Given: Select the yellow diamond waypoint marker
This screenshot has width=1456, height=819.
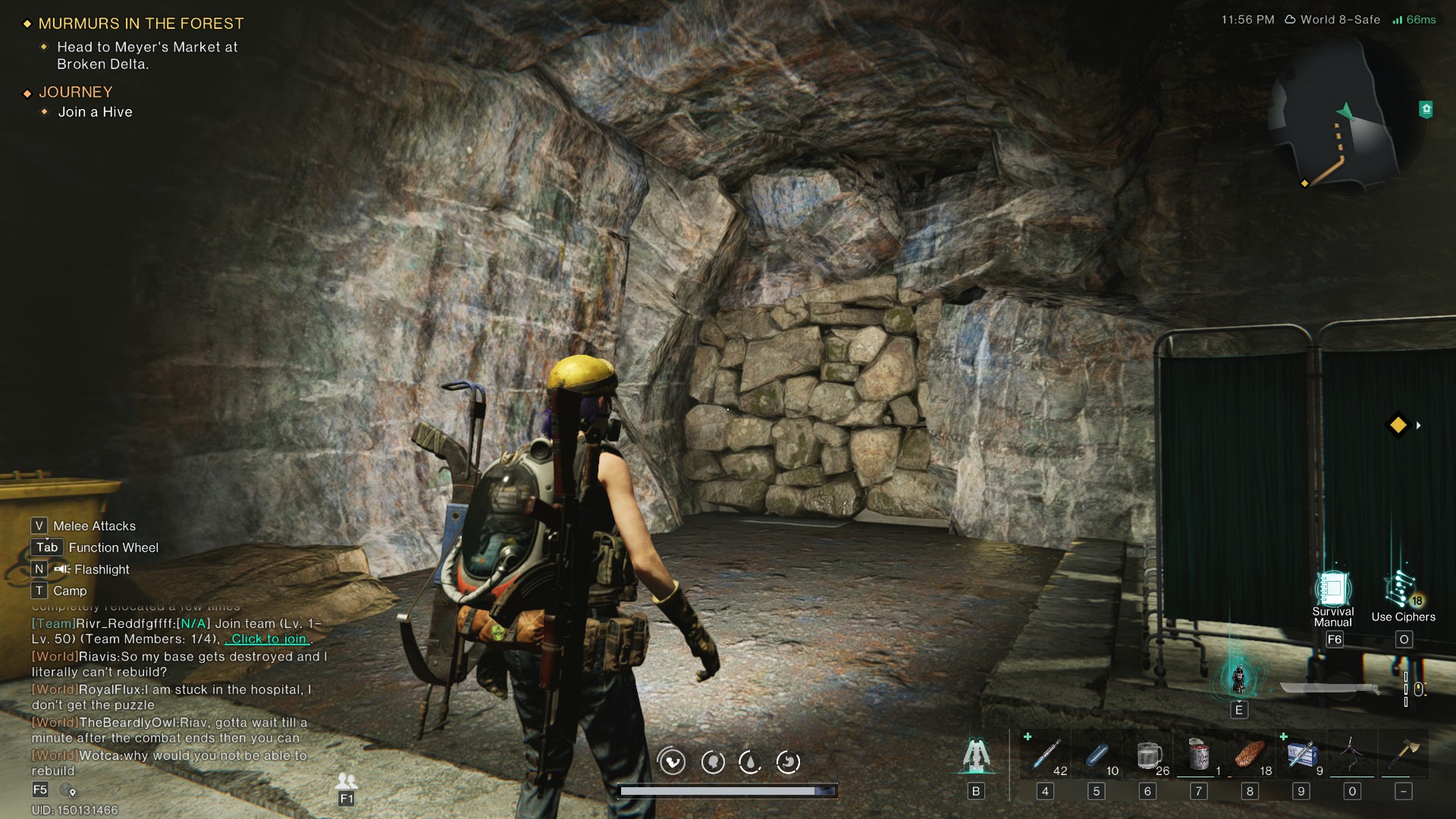Looking at the screenshot, I should point(1398,425).
